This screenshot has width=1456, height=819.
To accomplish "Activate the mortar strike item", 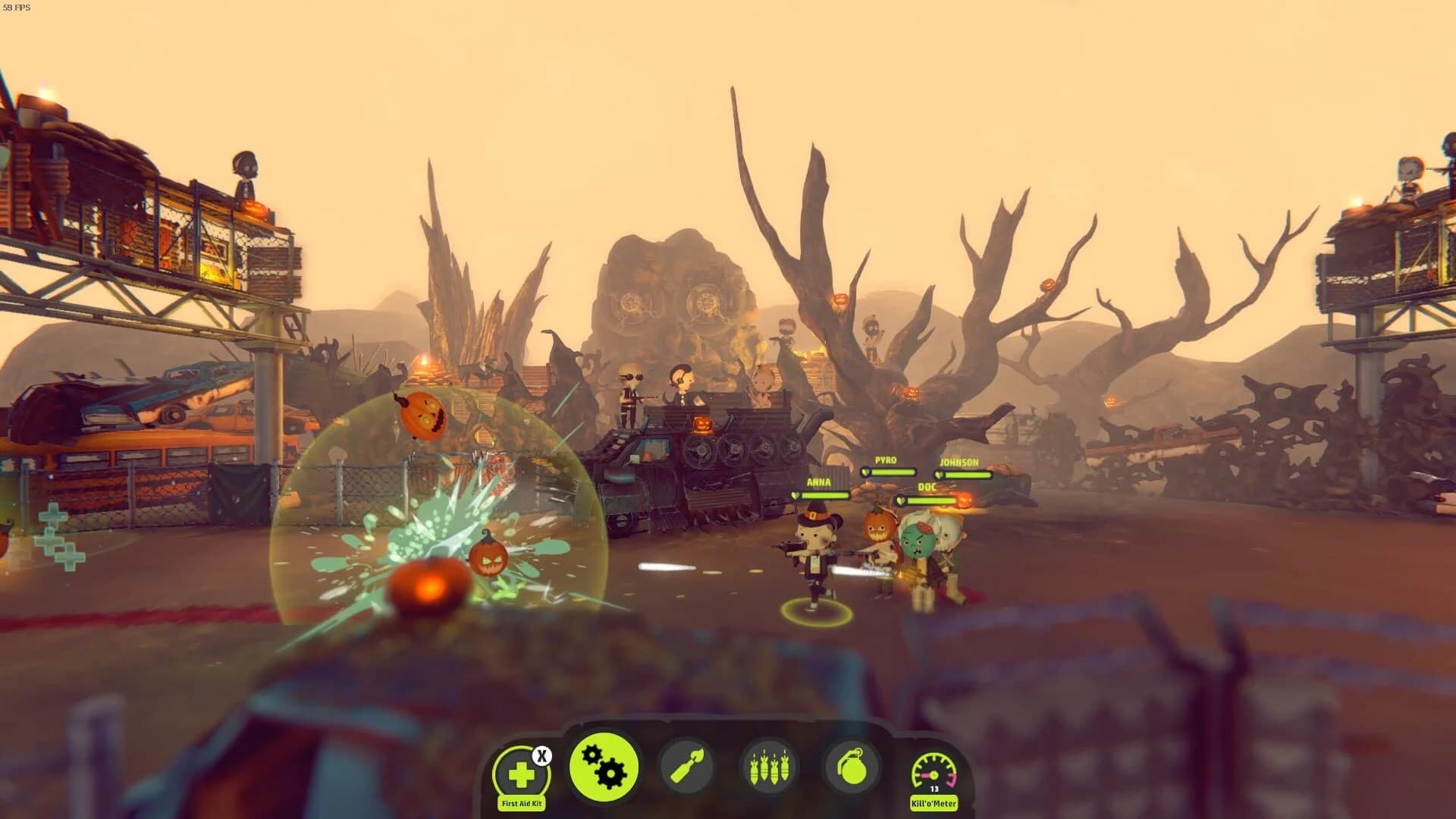I will (x=767, y=766).
